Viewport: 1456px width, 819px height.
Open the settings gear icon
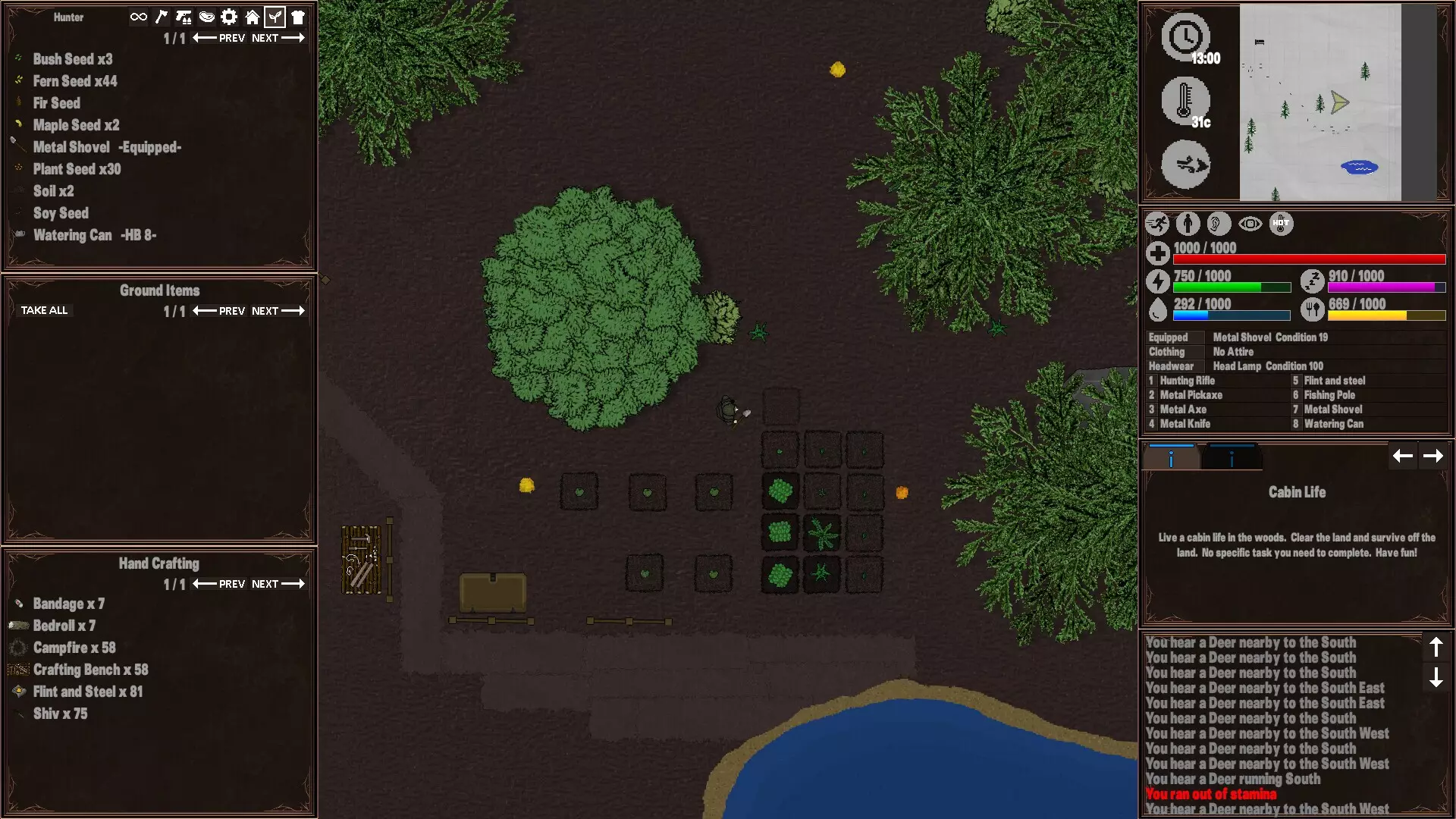(229, 17)
